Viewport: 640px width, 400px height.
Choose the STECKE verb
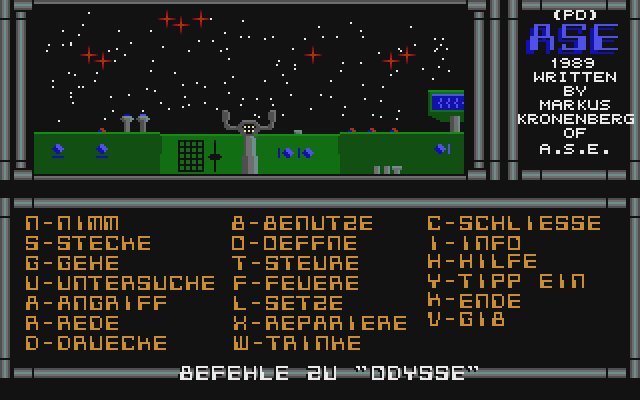(x=88, y=243)
